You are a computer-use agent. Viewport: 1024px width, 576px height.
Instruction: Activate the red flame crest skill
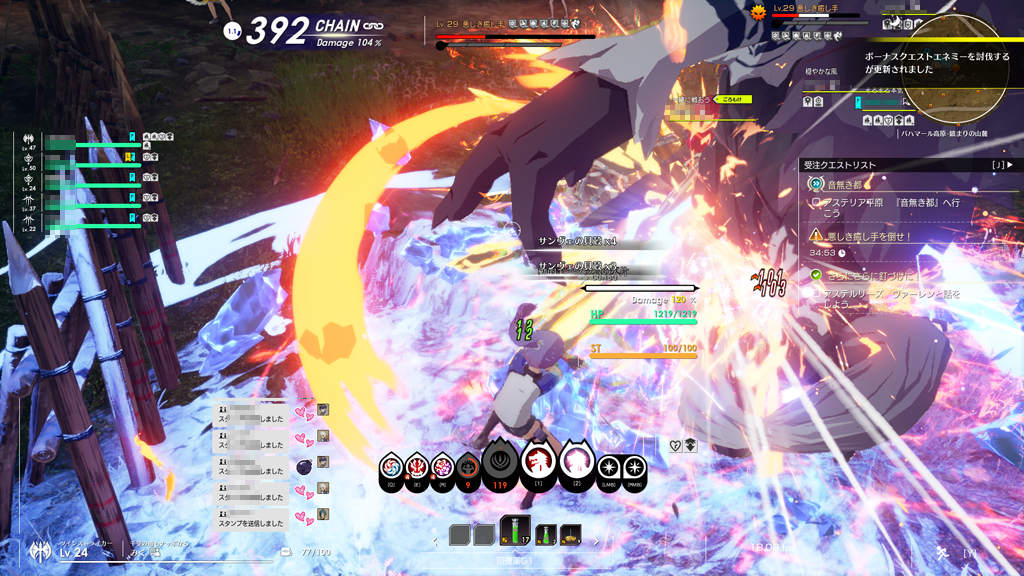(417, 467)
